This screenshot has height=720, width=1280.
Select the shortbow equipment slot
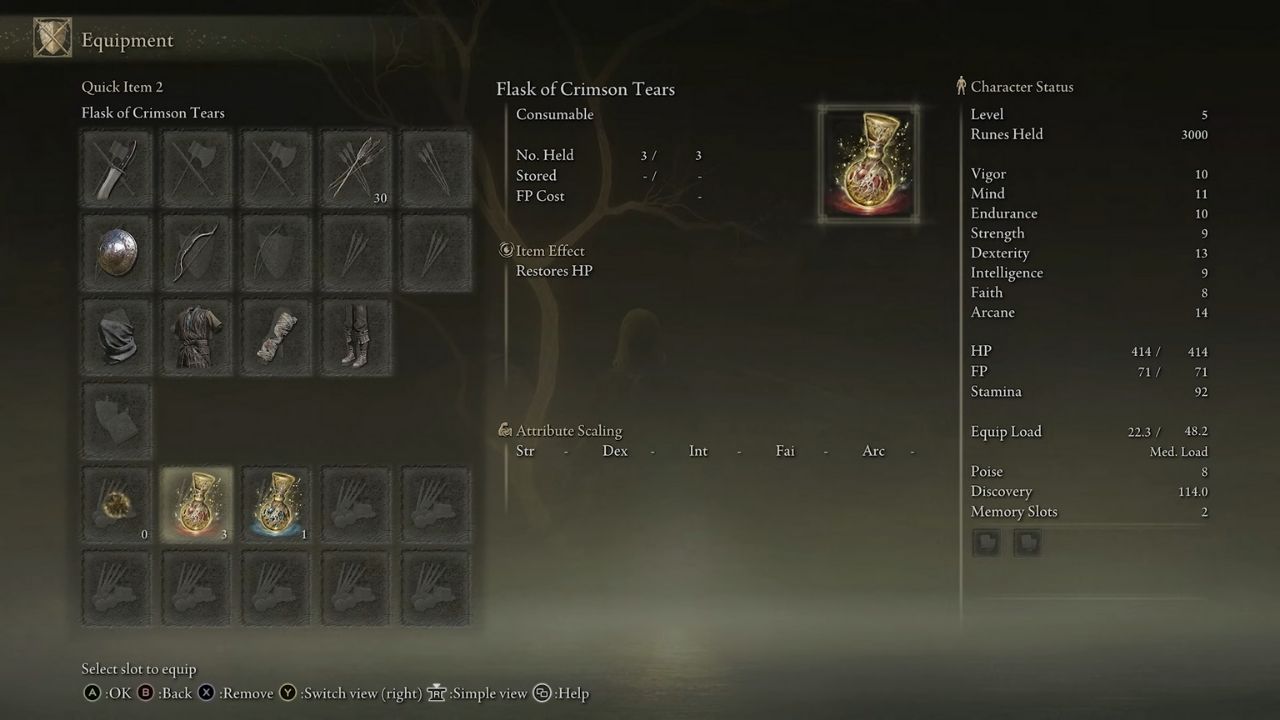pyautogui.click(x=196, y=252)
